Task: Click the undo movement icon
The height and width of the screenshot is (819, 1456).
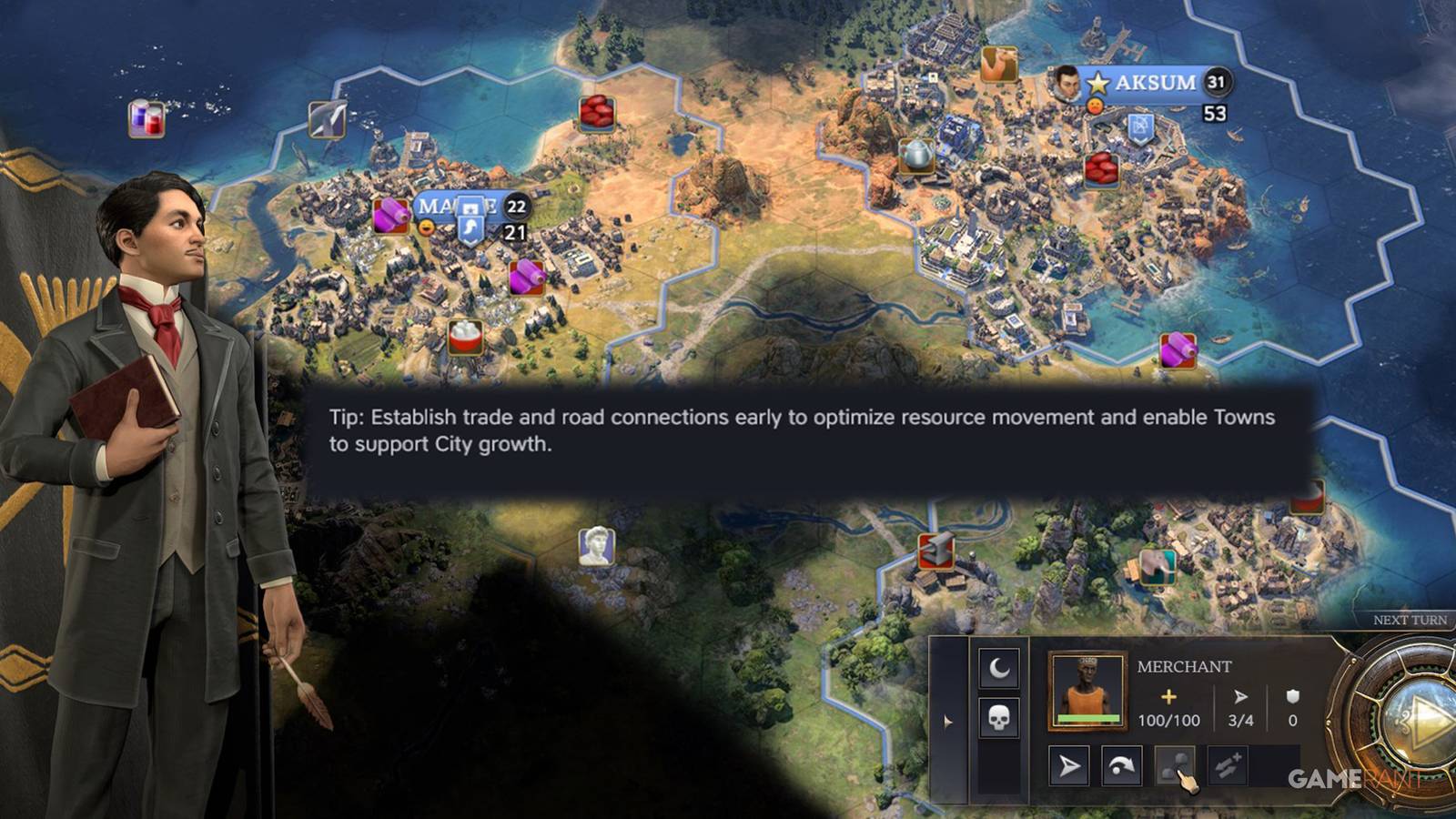Action: coord(1121,764)
